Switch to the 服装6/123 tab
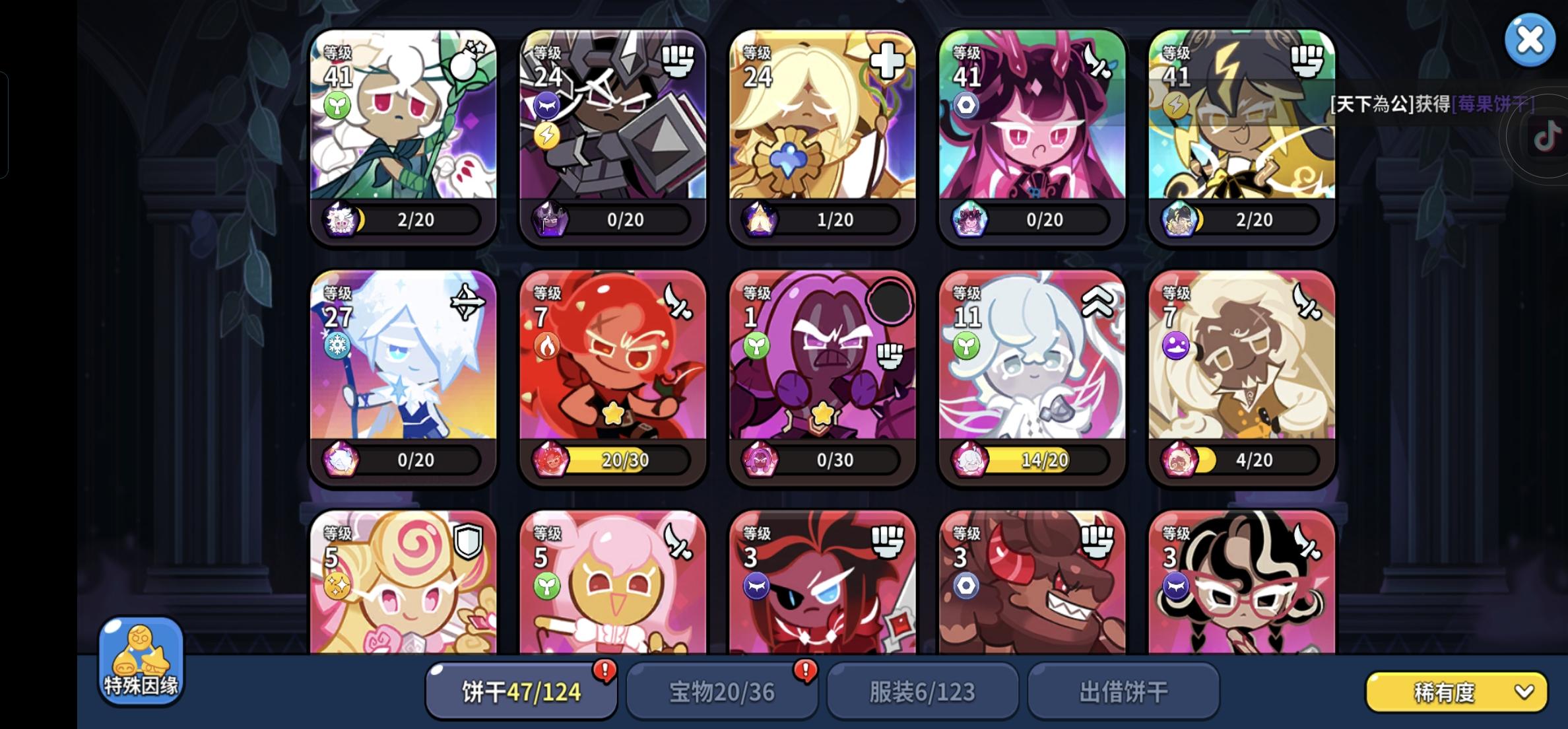This screenshot has height=729, width=1568. point(922,691)
